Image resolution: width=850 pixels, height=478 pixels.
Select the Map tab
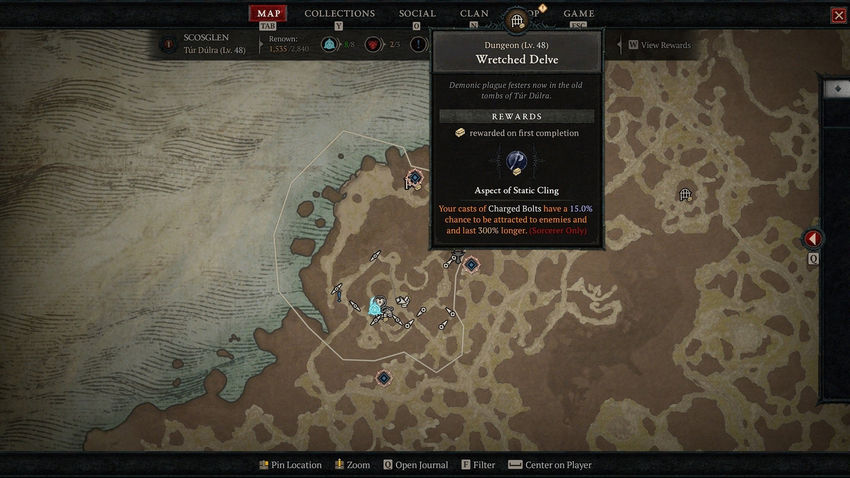[x=267, y=14]
